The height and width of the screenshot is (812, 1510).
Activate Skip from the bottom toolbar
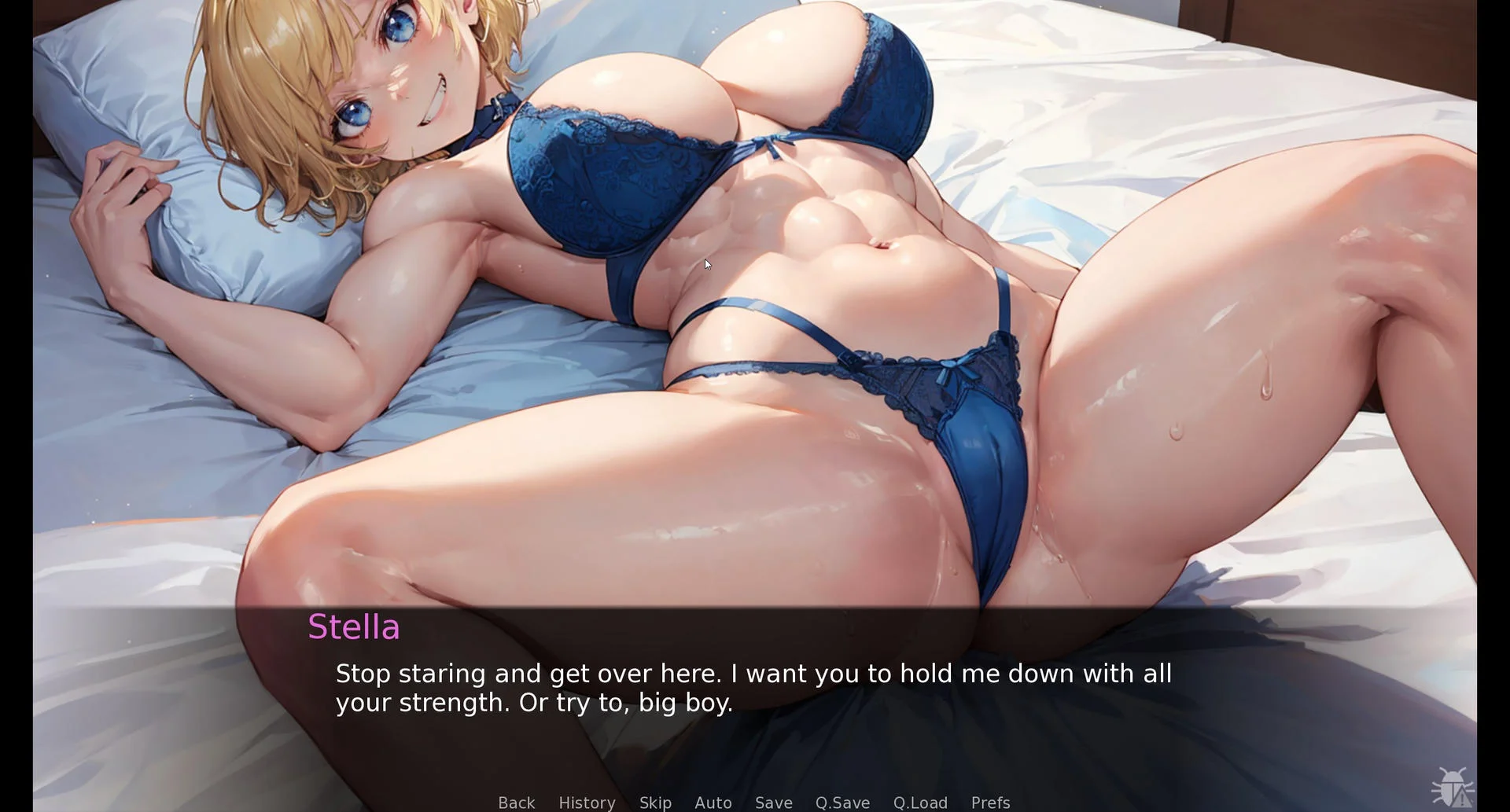[x=655, y=802]
